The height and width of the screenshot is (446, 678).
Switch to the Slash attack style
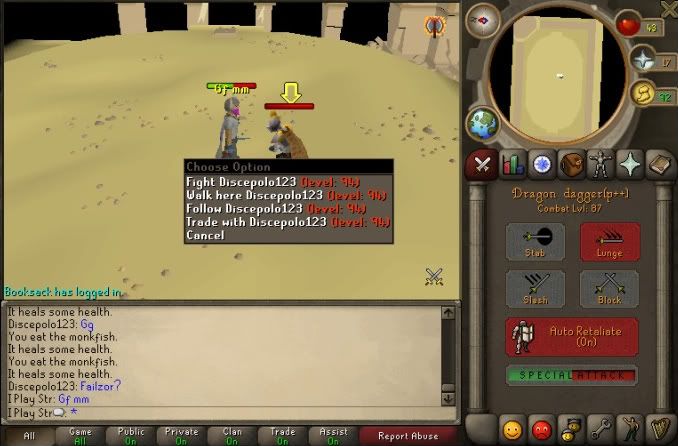[x=535, y=289]
